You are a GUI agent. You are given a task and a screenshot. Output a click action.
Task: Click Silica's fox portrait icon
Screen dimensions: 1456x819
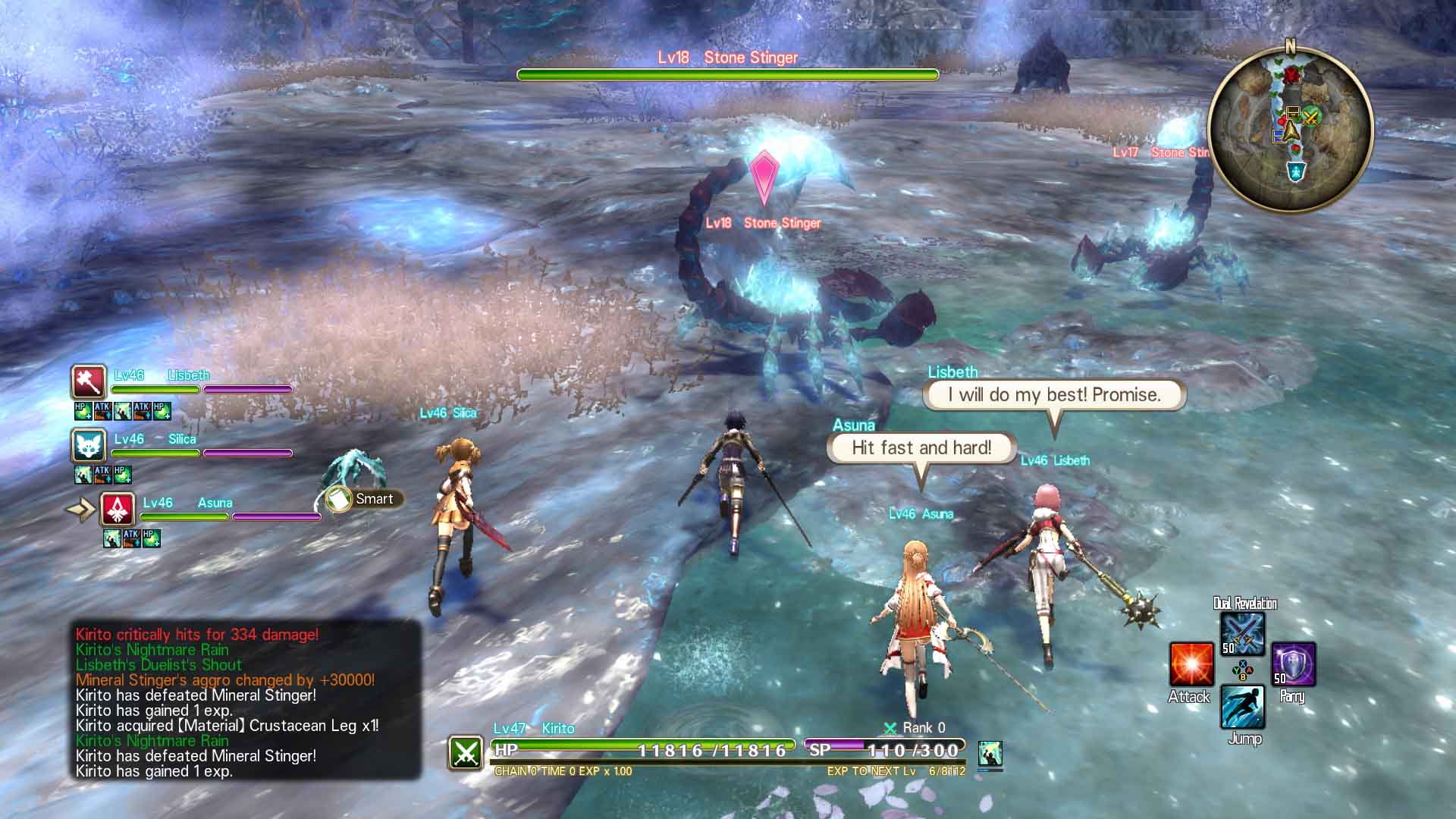click(88, 446)
